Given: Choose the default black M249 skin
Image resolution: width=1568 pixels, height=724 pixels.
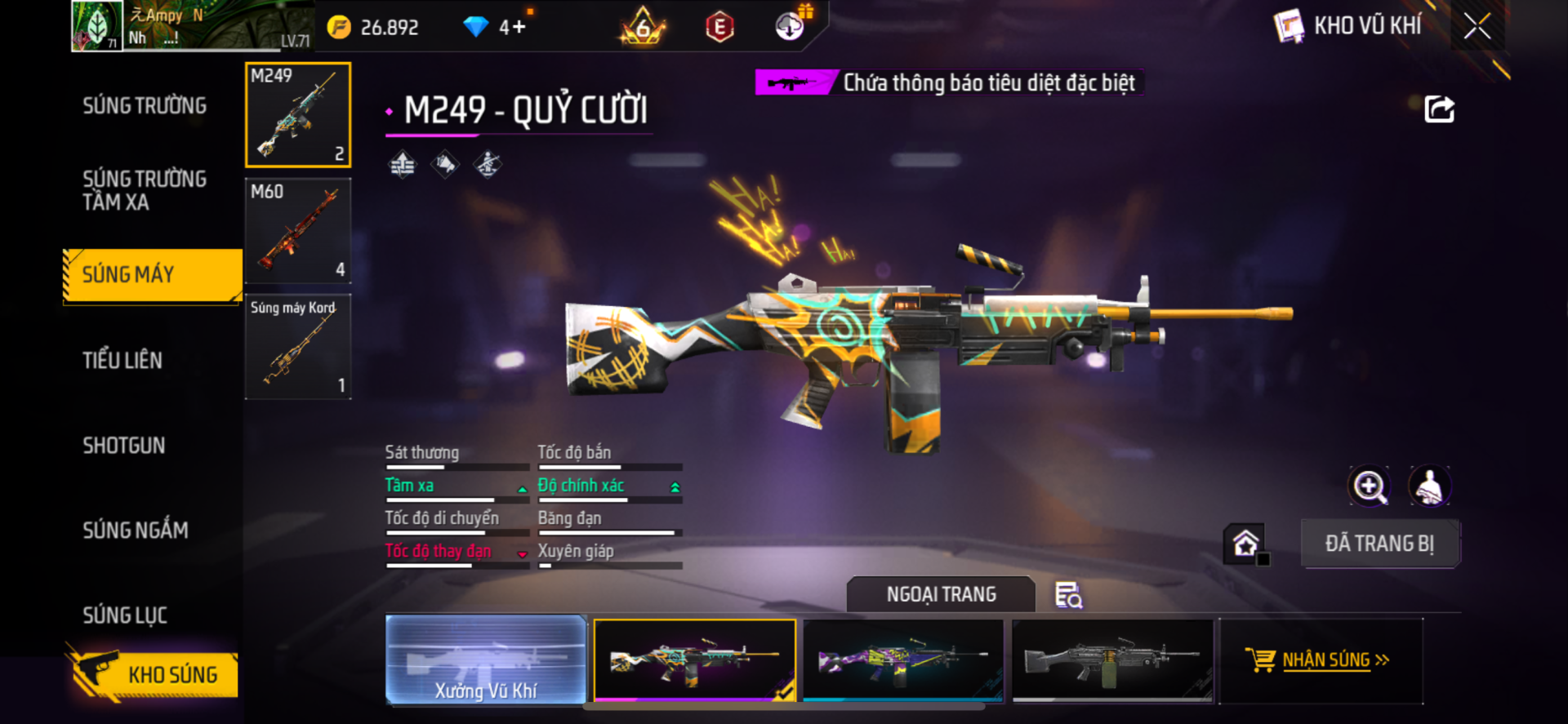Looking at the screenshot, I should (x=1112, y=660).
